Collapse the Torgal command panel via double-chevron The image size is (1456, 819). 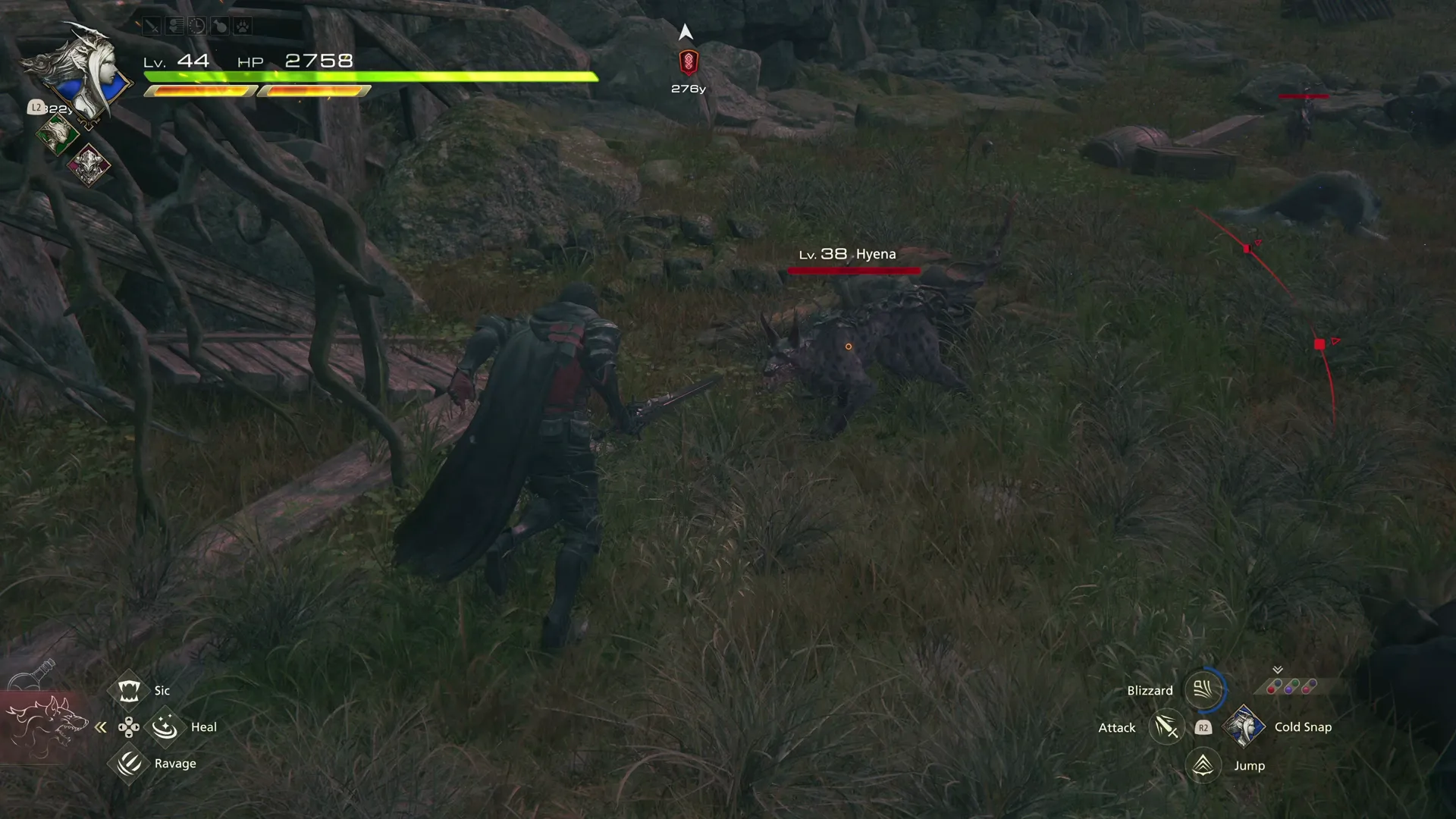(101, 726)
